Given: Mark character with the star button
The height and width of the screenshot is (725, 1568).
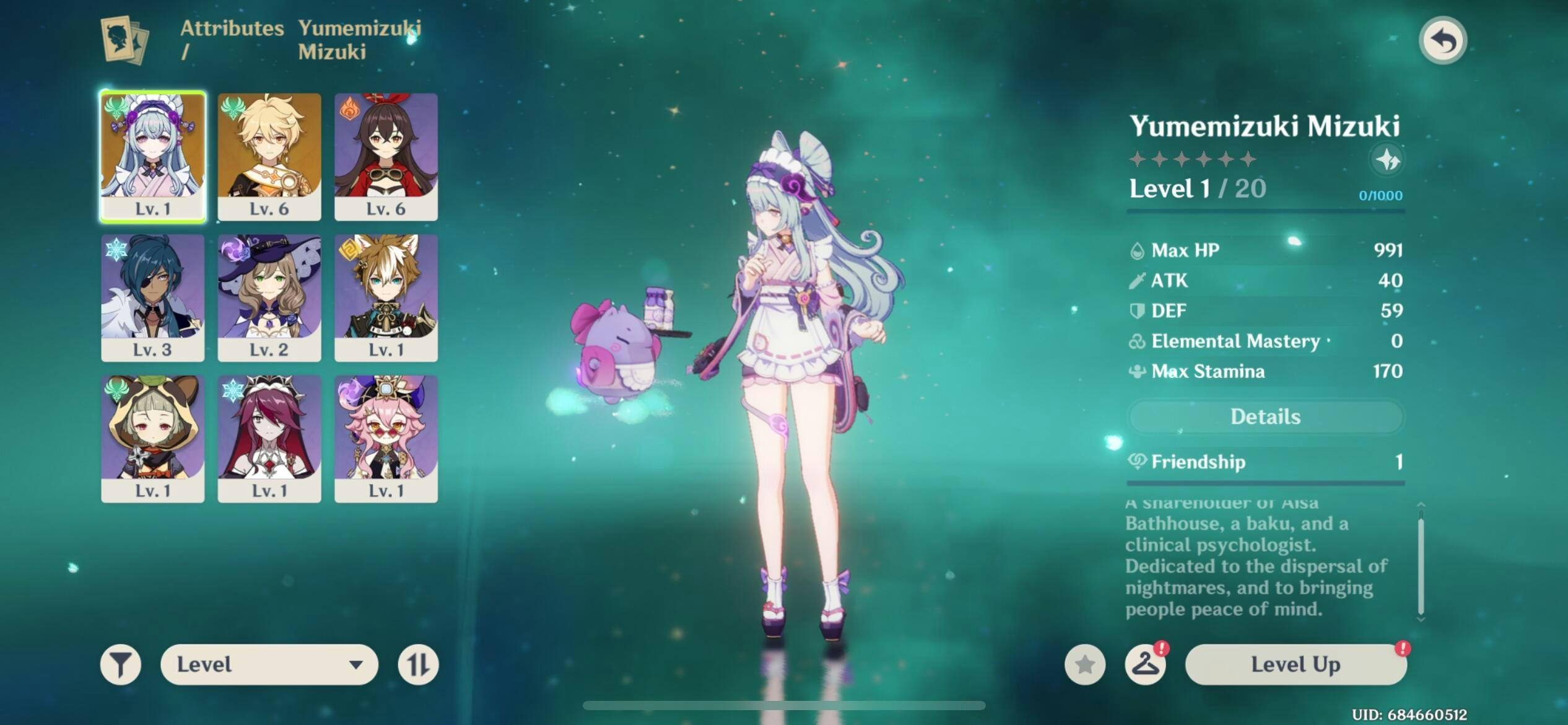Looking at the screenshot, I should (x=1084, y=665).
